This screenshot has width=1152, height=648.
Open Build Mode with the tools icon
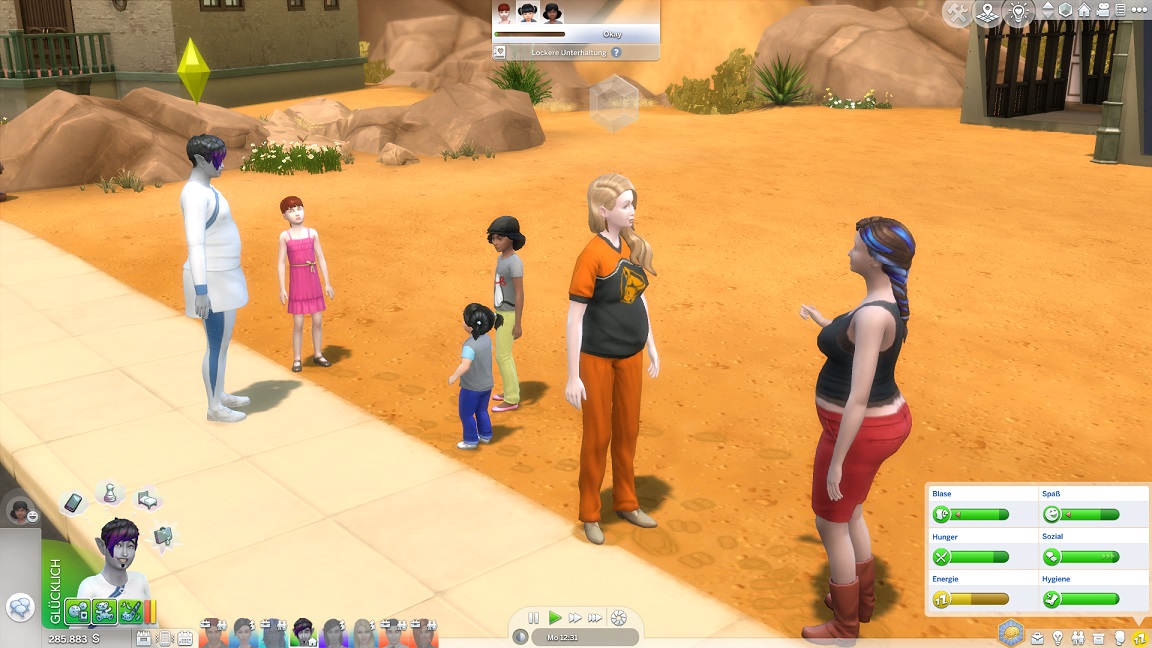[x=957, y=13]
